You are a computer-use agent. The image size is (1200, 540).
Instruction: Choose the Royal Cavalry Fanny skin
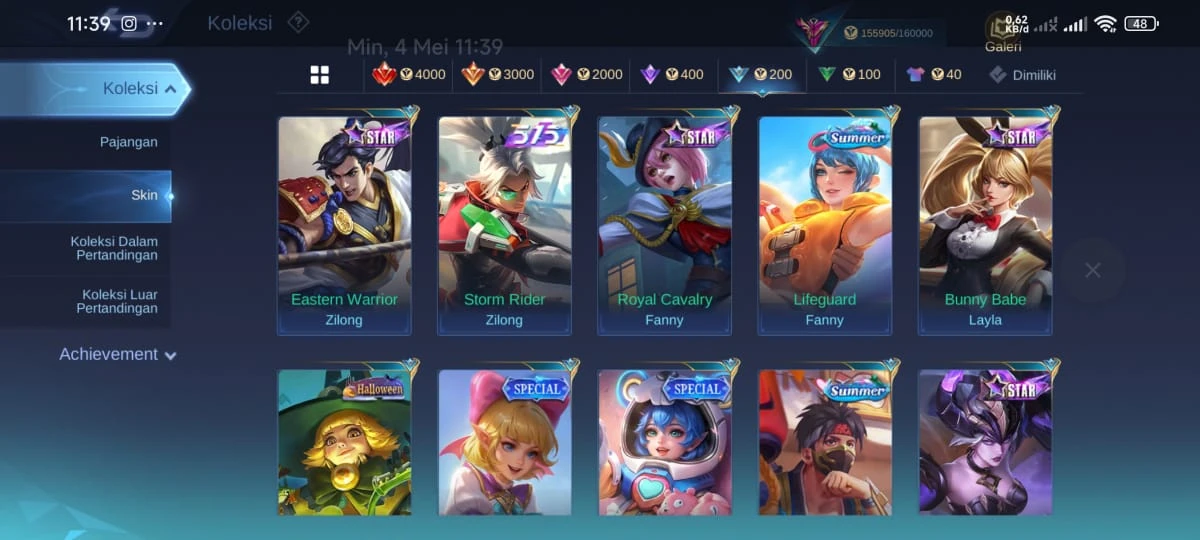tap(664, 225)
